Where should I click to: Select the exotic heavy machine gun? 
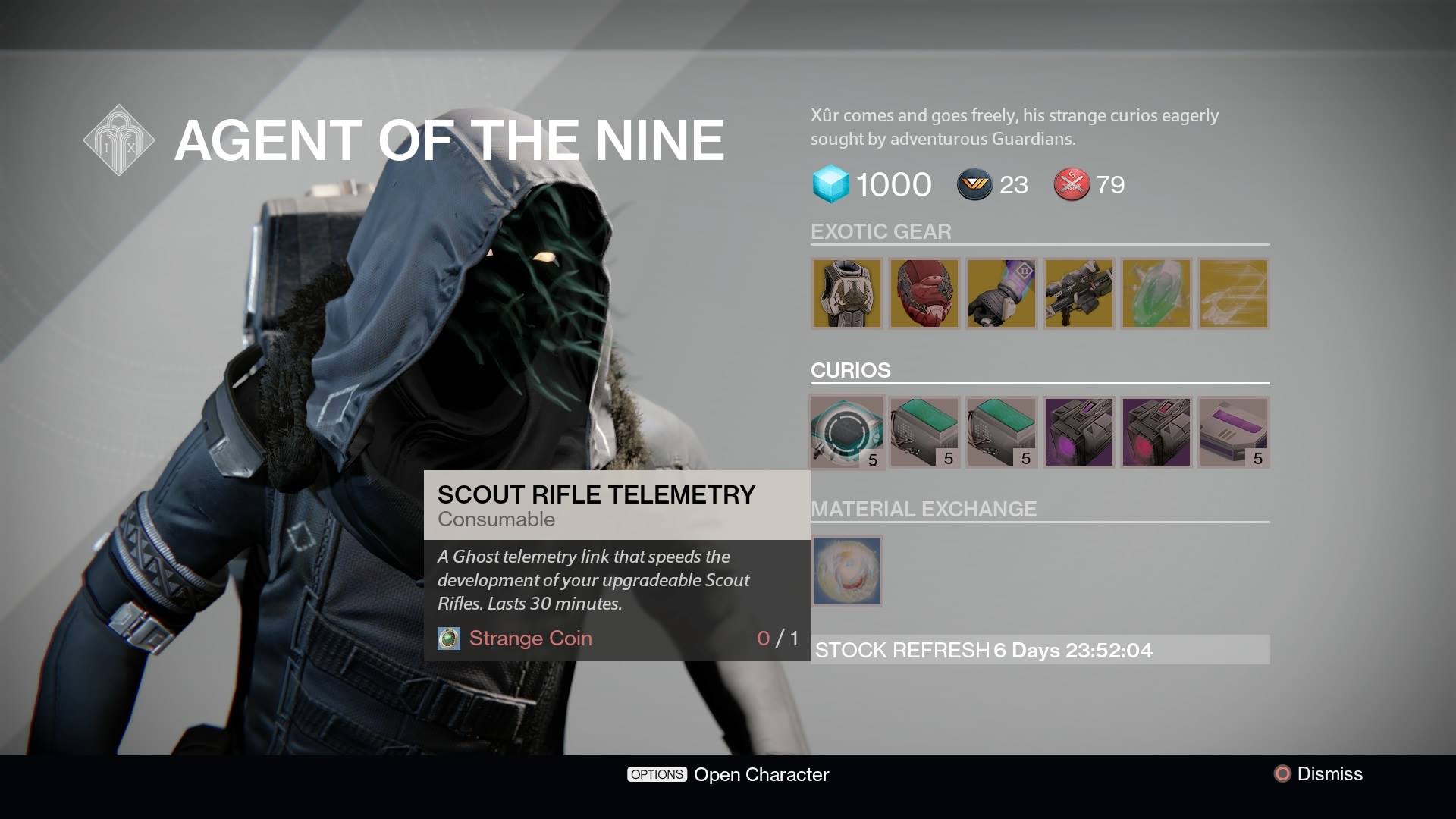point(1078,294)
